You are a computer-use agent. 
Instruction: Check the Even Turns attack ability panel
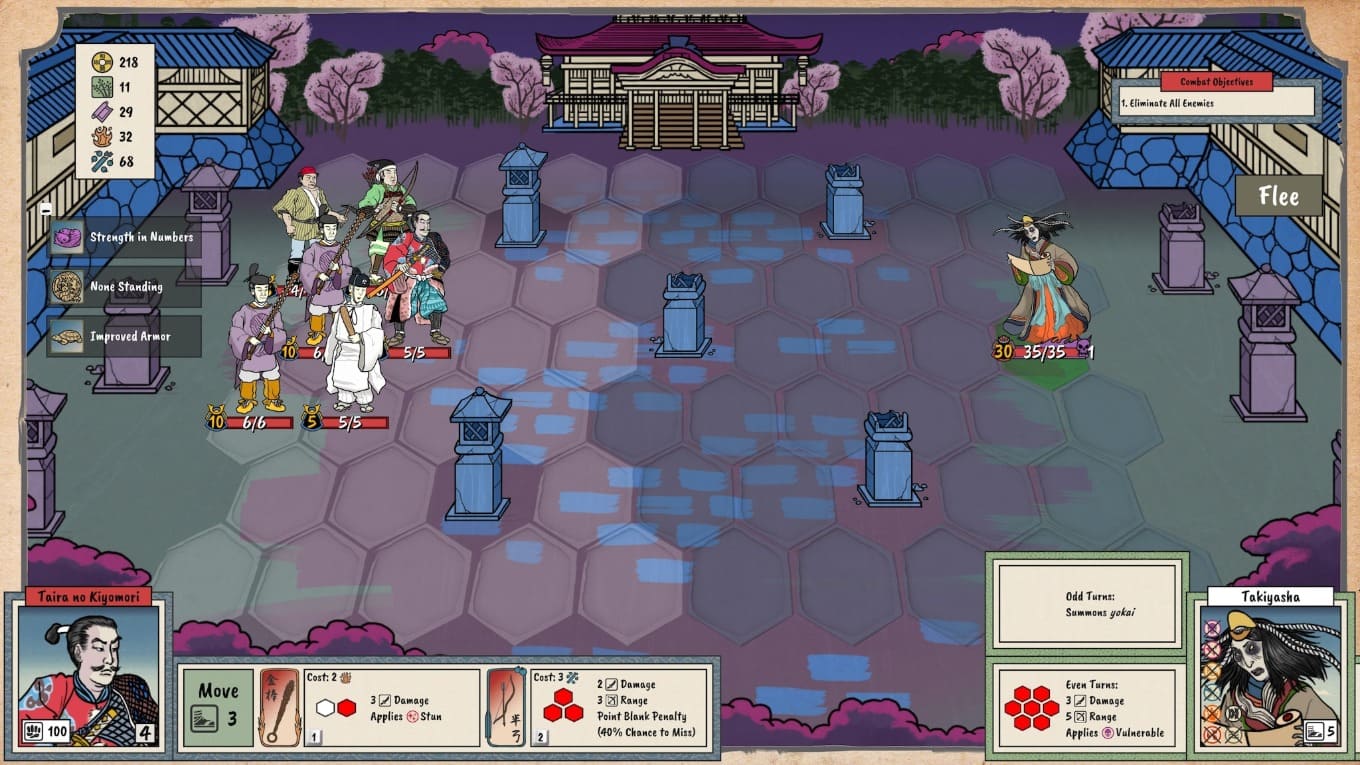pos(1086,708)
